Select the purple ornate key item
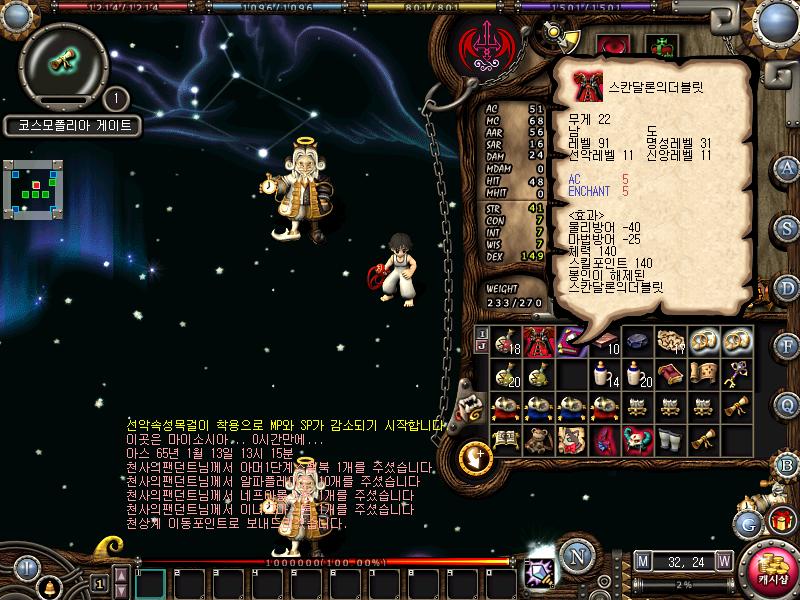The width and height of the screenshot is (800, 600). [x=739, y=373]
